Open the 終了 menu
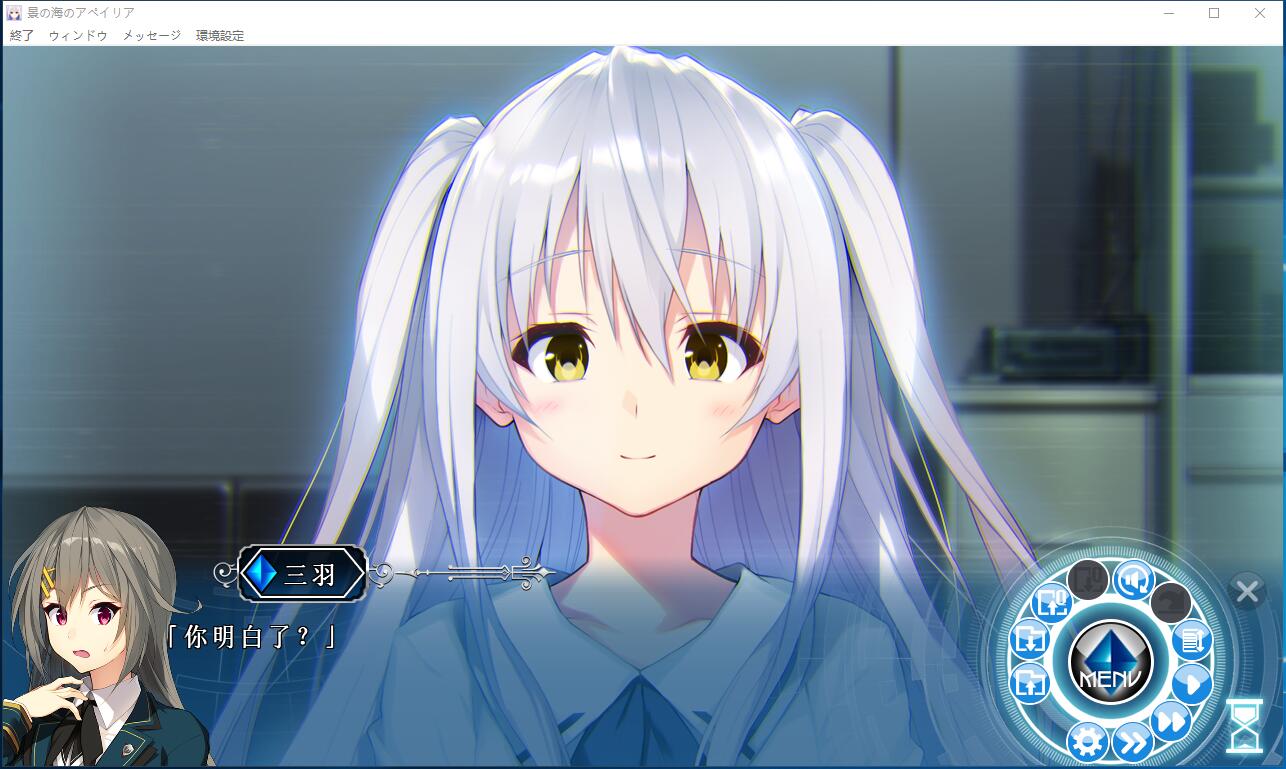The width and height of the screenshot is (1286, 769). [21, 35]
